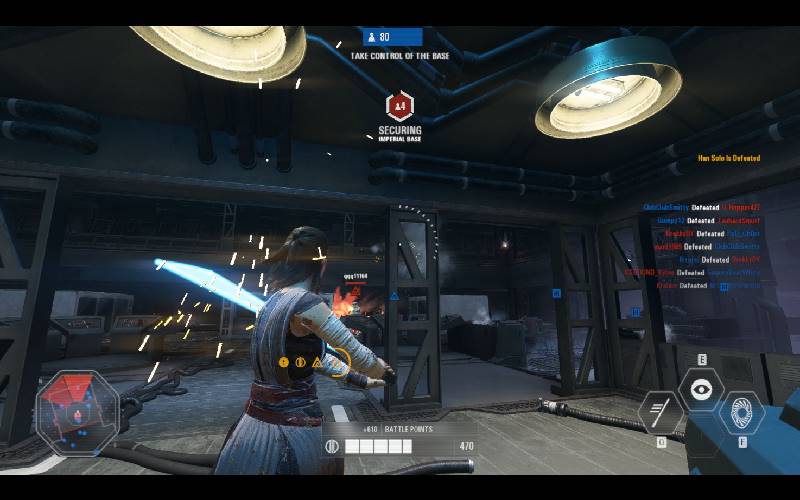Activate the Insight eye ability
The width and height of the screenshot is (800, 500).
(701, 388)
